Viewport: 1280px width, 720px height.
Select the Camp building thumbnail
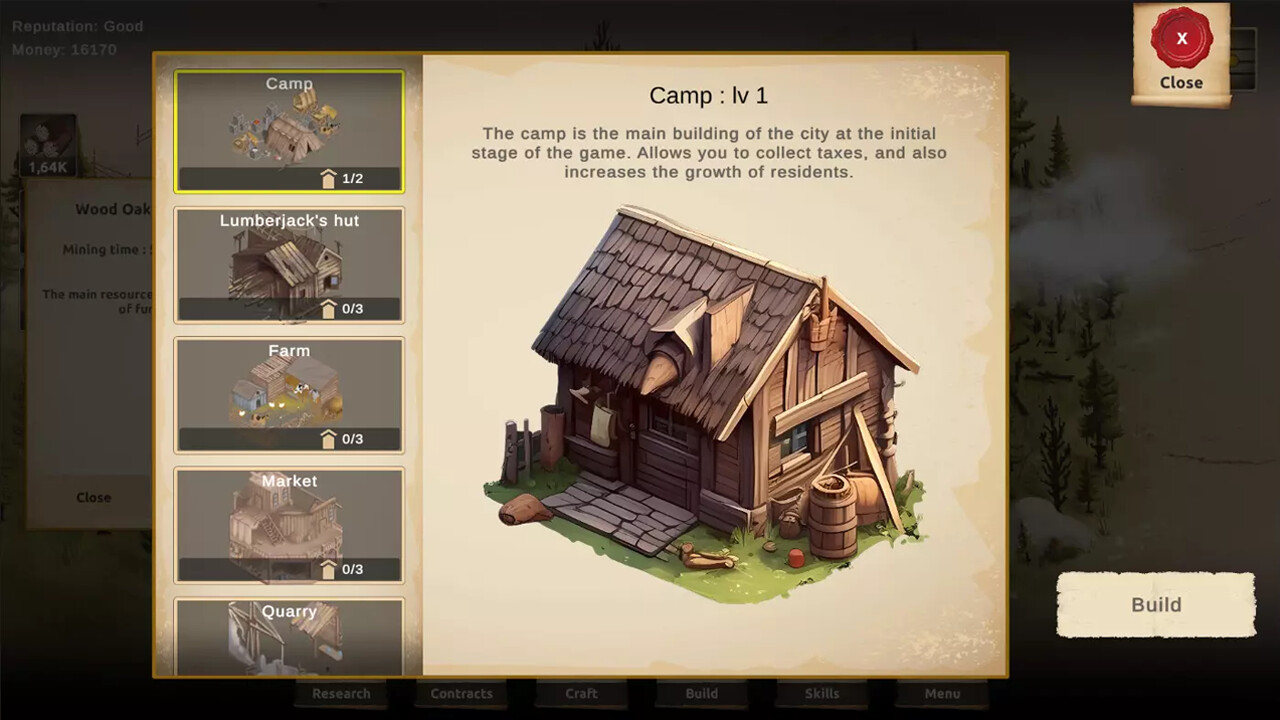coord(289,131)
